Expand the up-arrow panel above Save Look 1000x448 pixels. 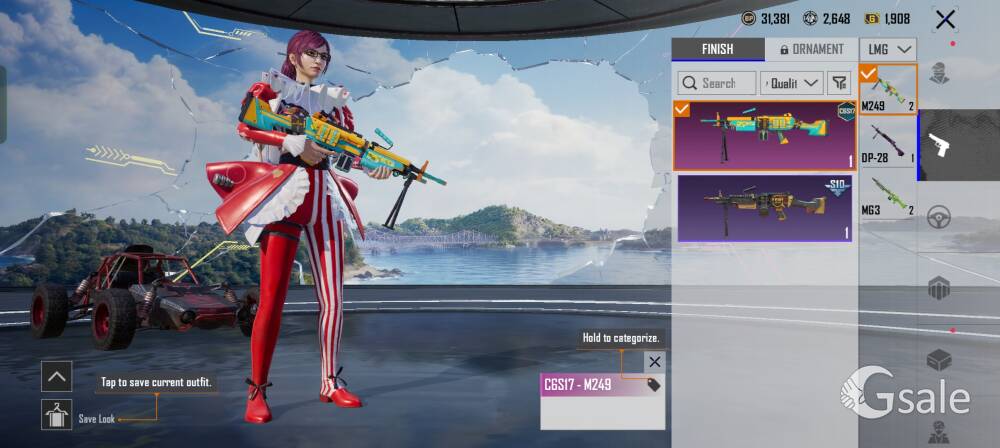56,376
